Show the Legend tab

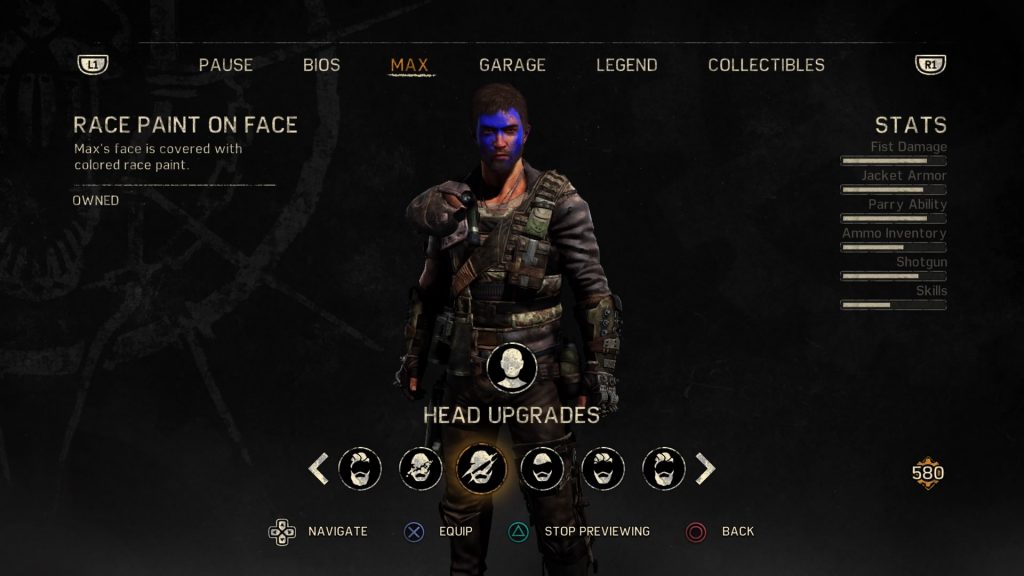(627, 65)
